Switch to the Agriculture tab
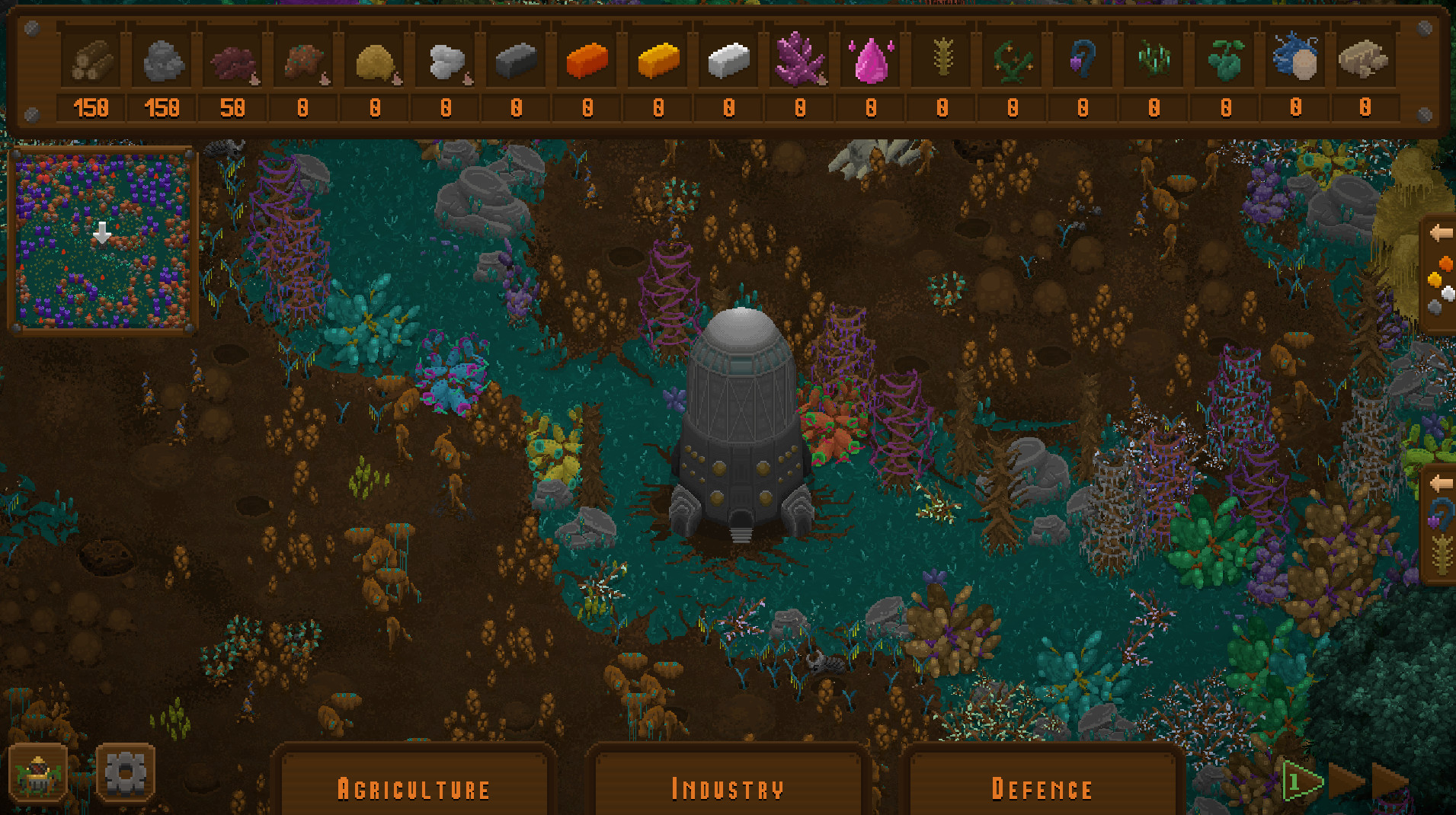1456x815 pixels. pos(414,788)
